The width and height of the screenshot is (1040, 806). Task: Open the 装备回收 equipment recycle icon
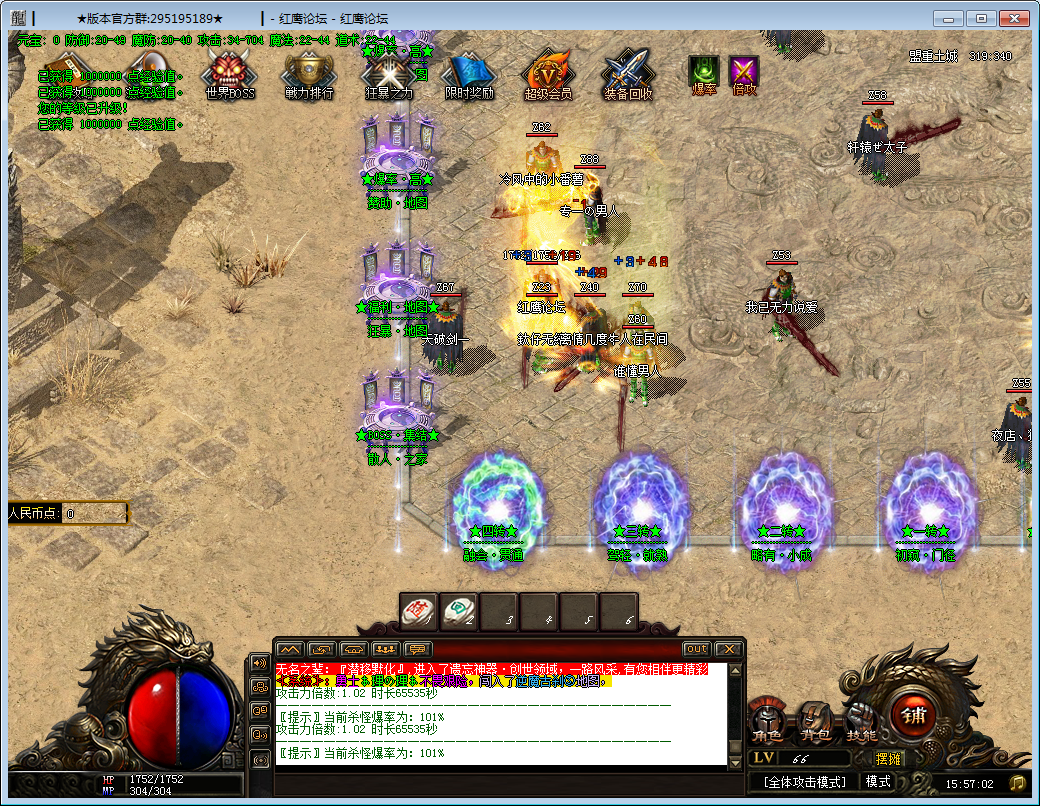[628, 73]
